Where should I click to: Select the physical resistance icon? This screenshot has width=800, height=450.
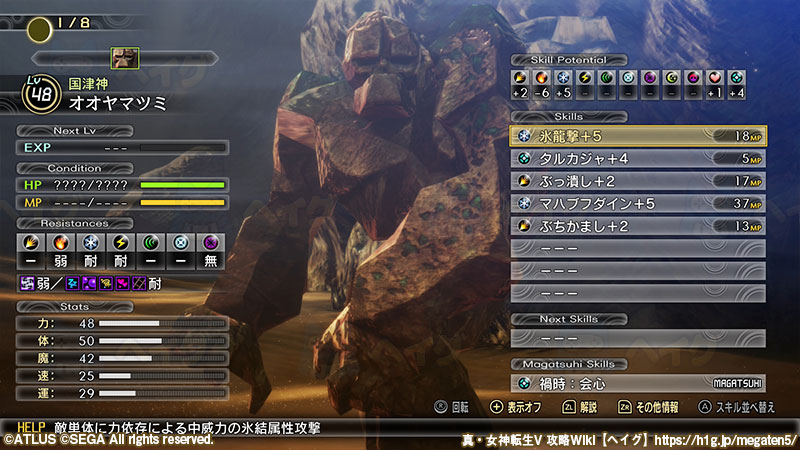30,243
